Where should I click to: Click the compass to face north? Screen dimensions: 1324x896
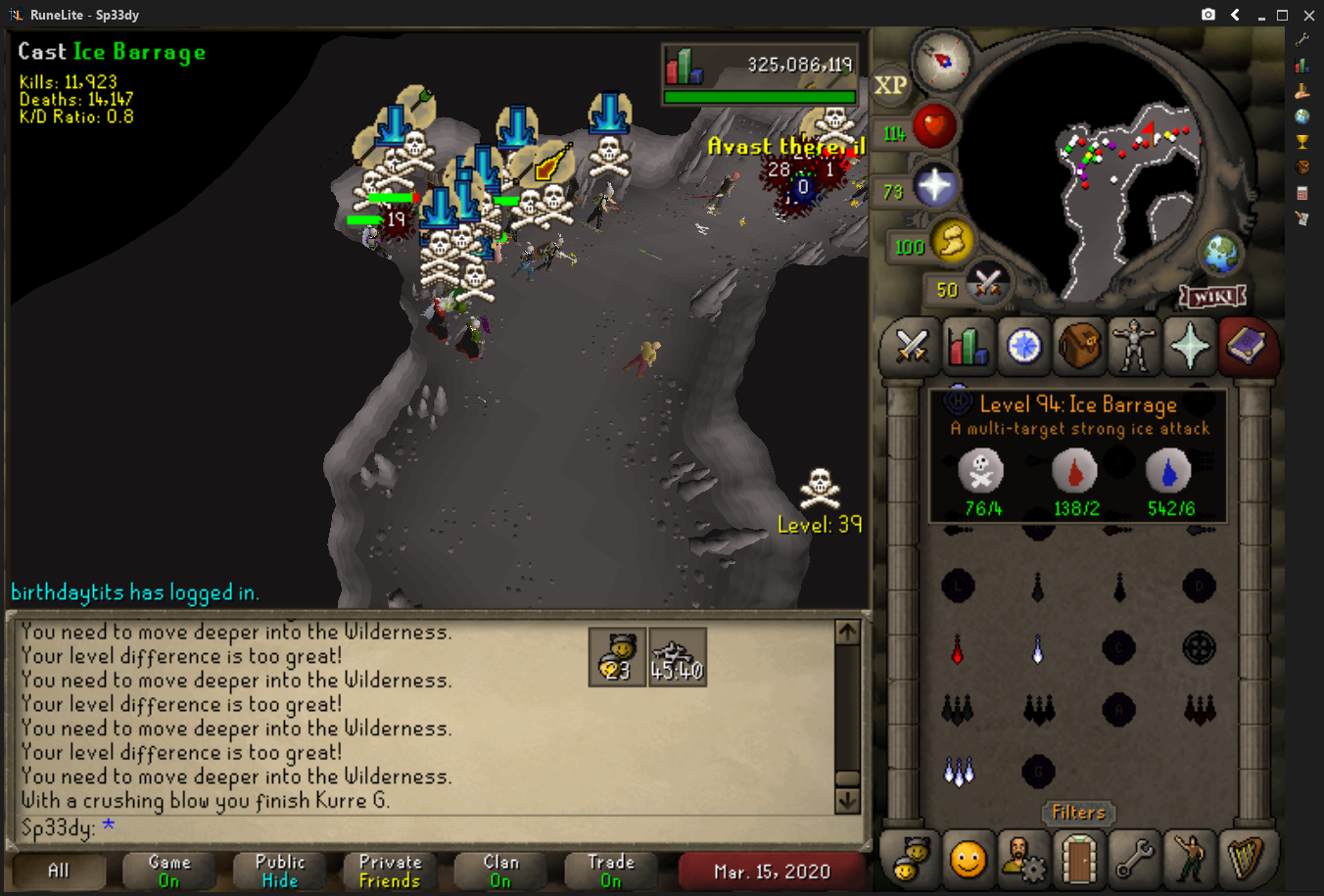[x=943, y=60]
